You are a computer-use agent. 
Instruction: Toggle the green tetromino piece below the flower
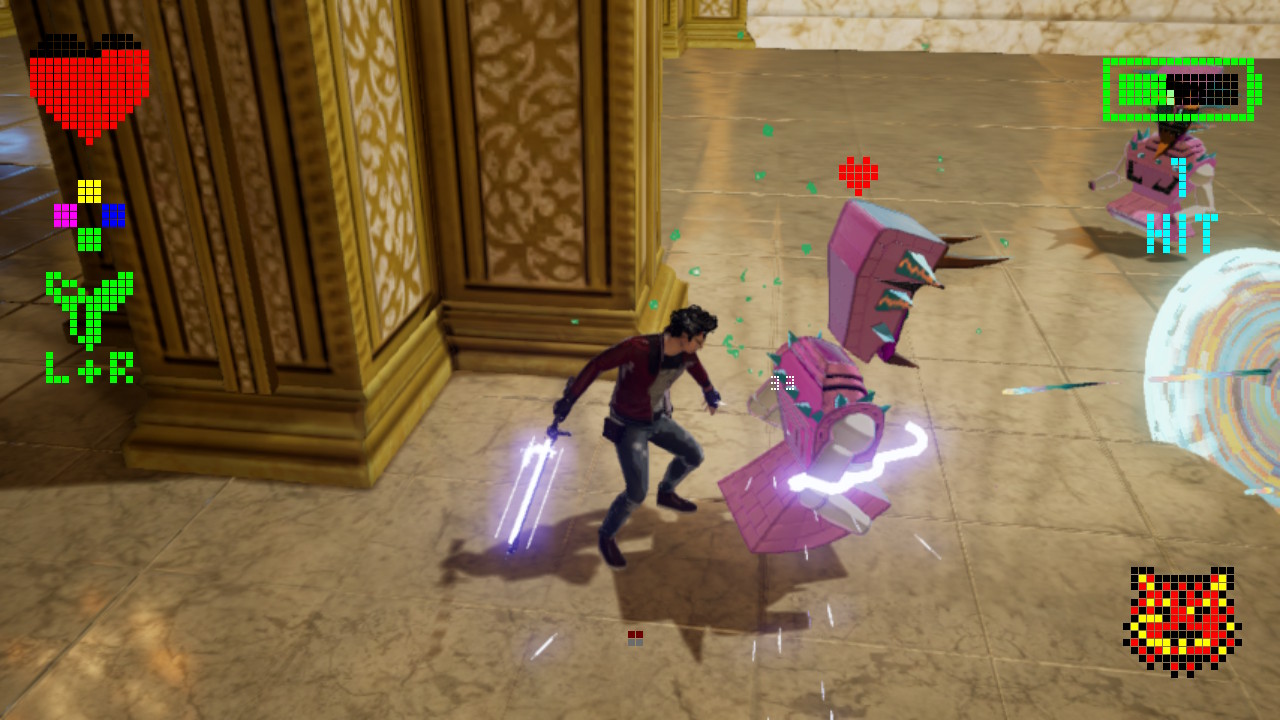89,240
